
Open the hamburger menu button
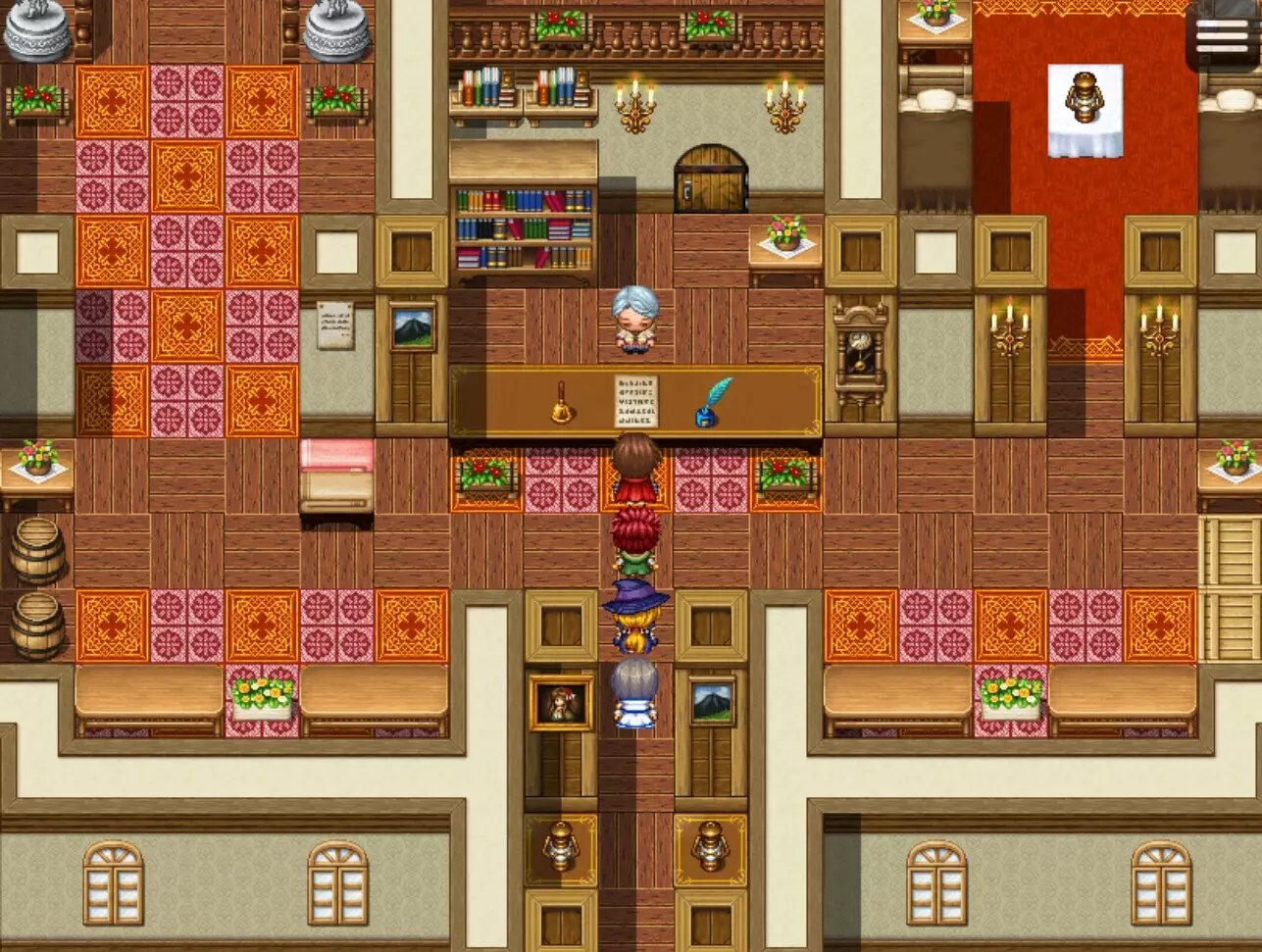[1222, 36]
